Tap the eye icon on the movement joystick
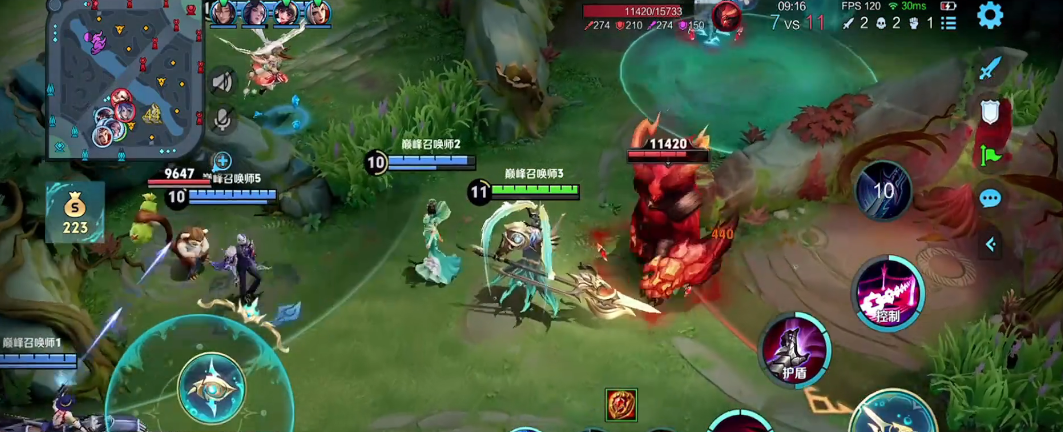 [210, 389]
